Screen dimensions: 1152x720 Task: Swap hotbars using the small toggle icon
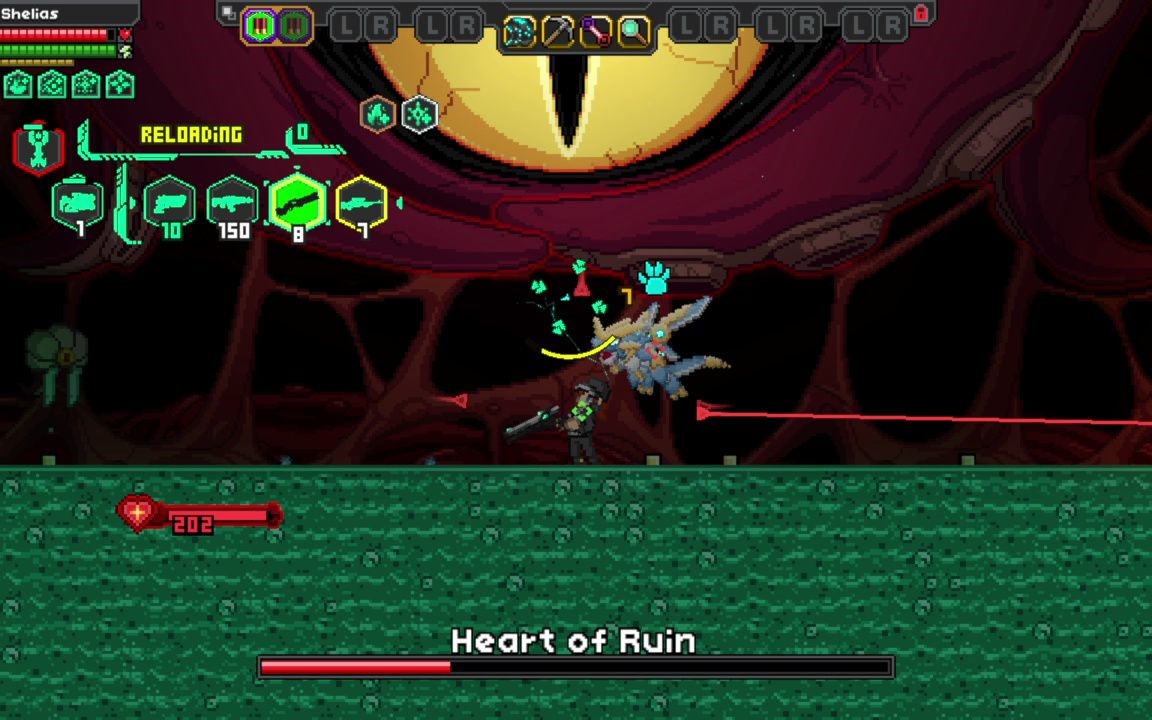(229, 13)
